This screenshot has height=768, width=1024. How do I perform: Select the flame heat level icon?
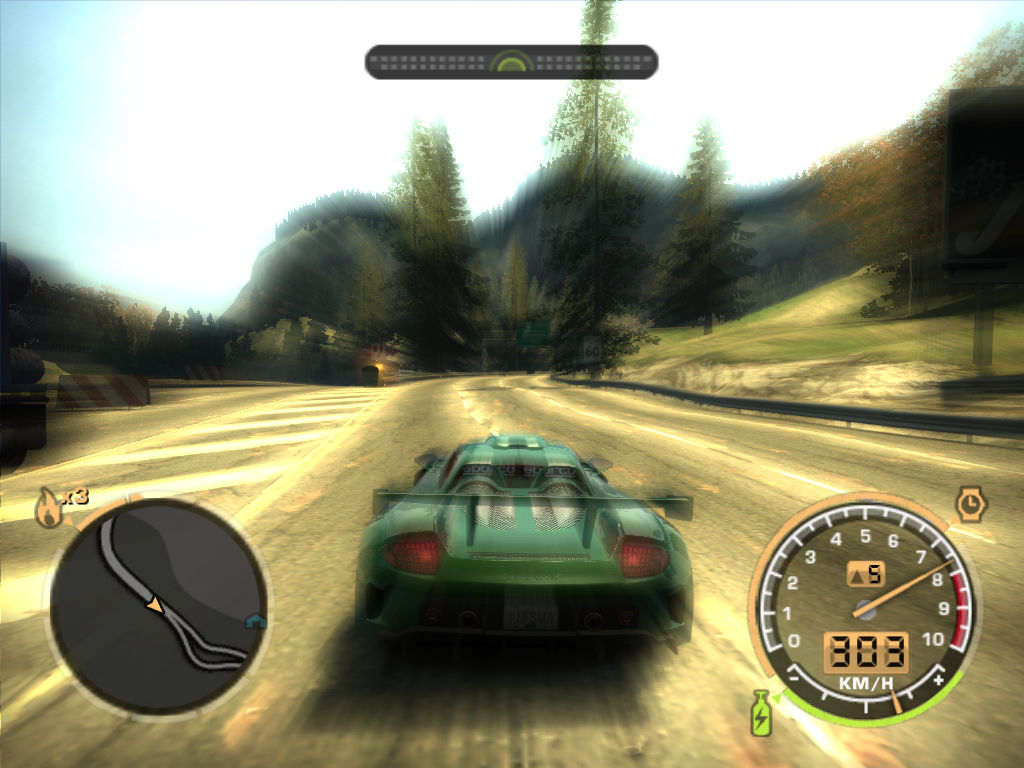click(47, 508)
